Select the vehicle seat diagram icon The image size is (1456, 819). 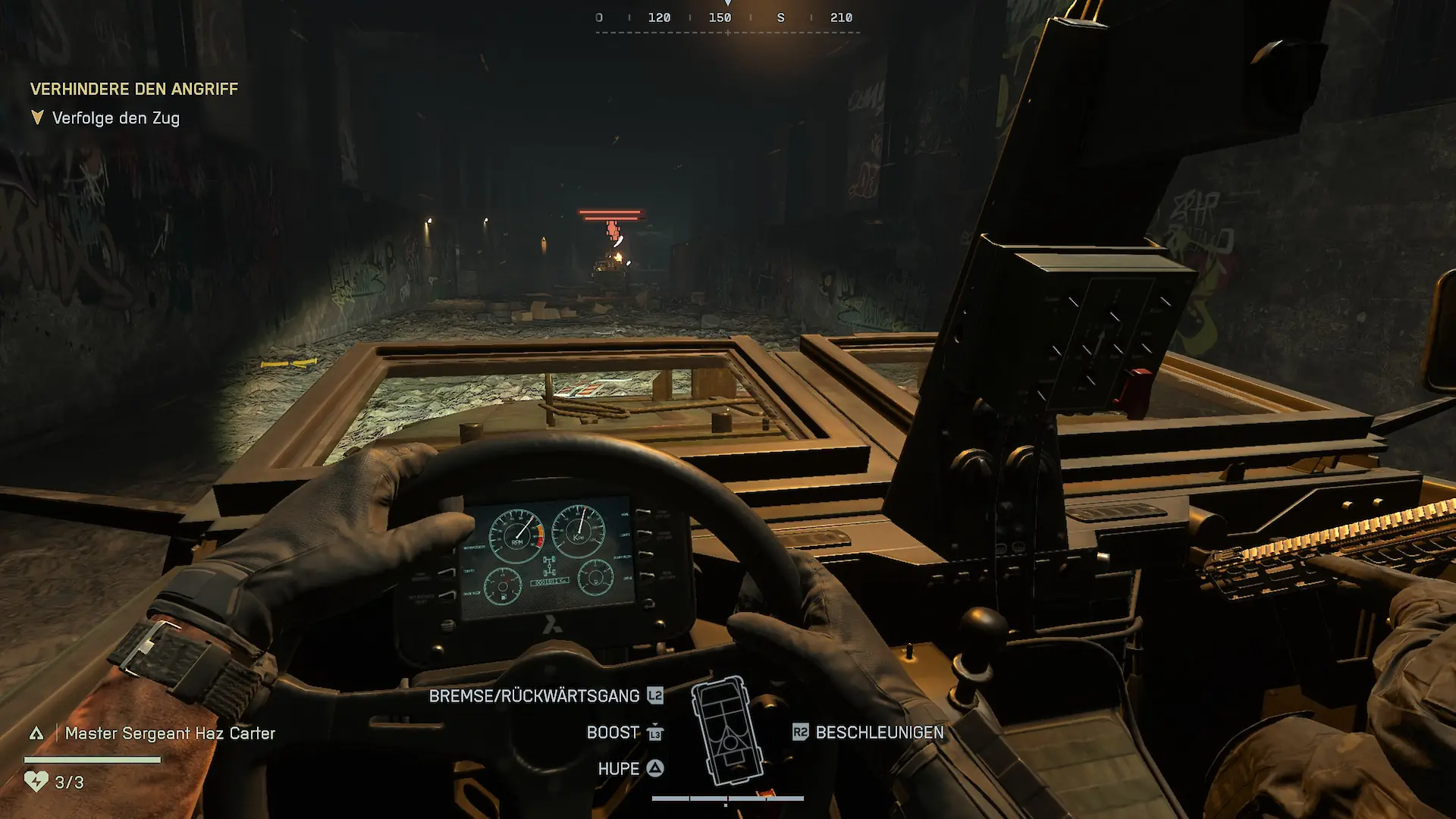pos(726,730)
